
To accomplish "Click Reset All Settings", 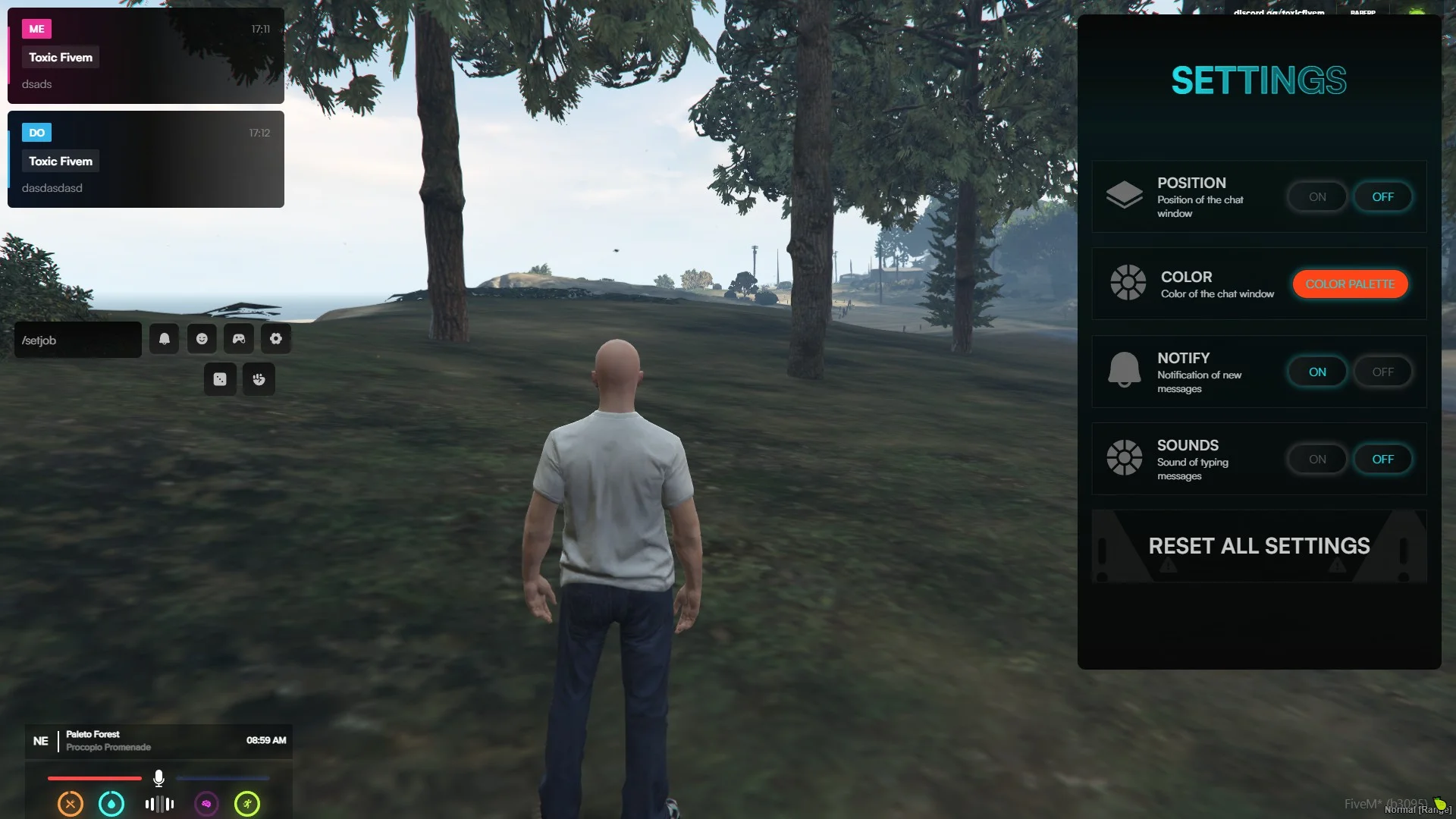I will coord(1259,546).
